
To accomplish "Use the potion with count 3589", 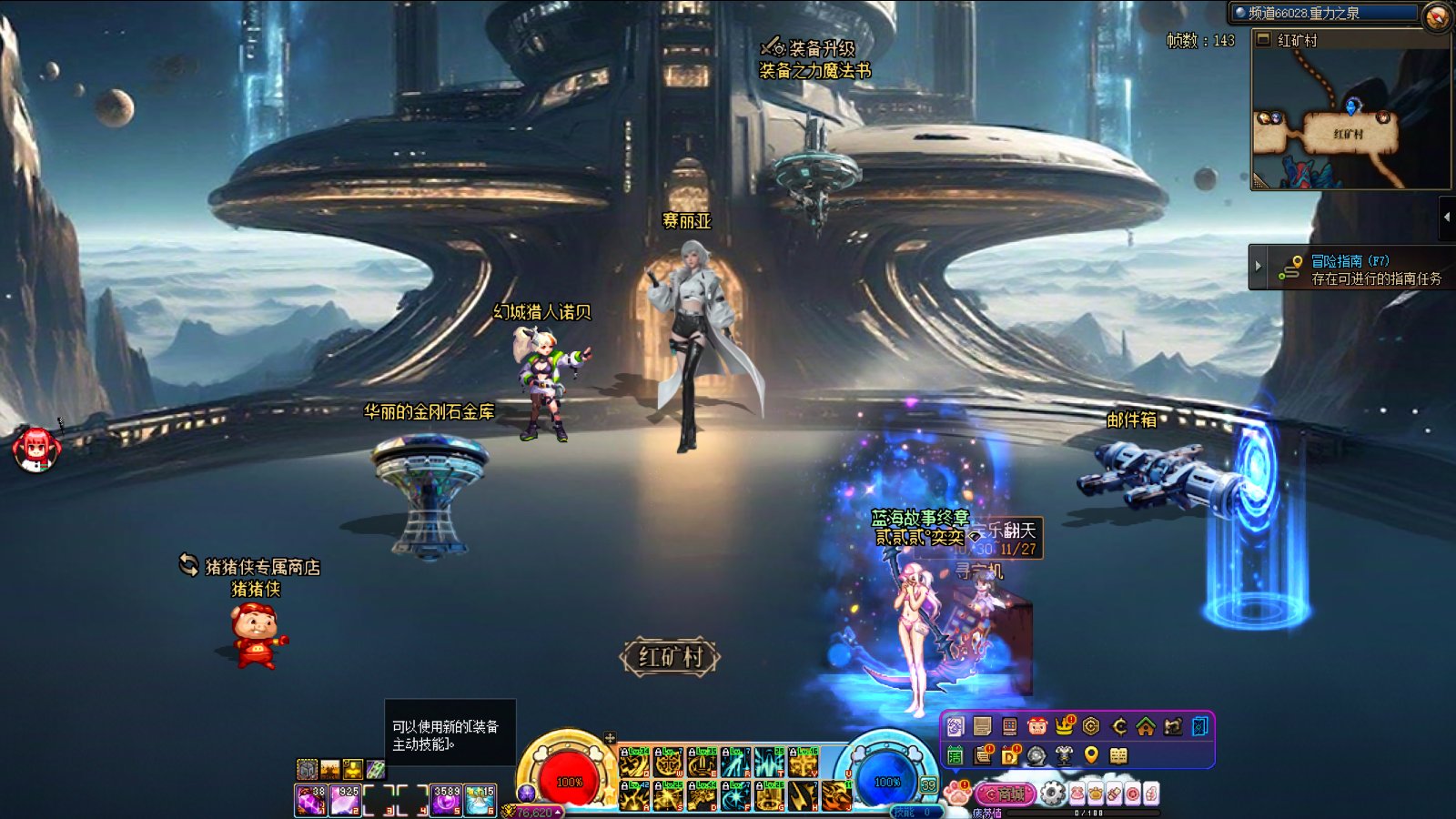I will [x=446, y=800].
